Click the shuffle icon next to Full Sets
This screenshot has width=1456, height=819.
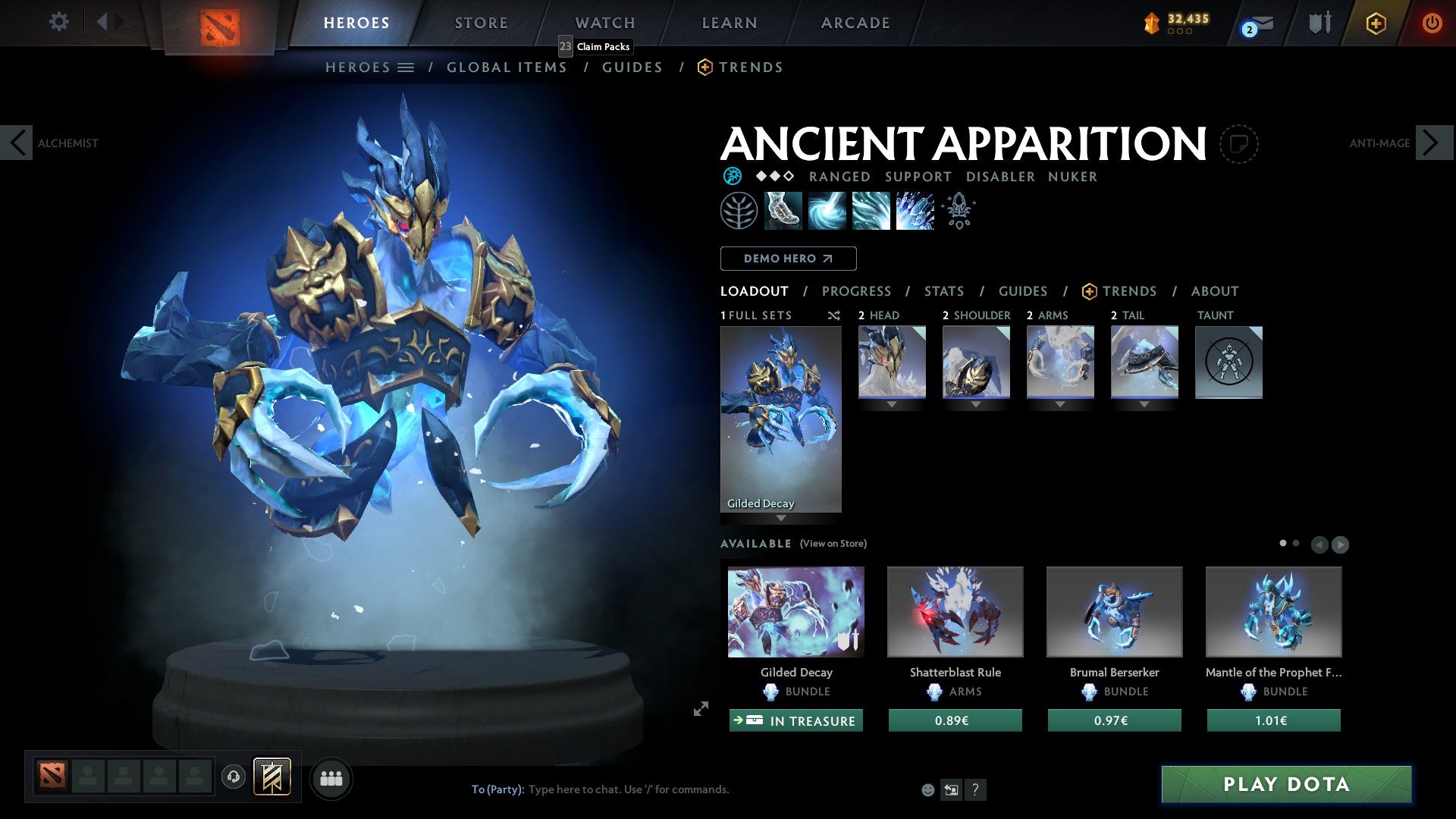pos(833,316)
